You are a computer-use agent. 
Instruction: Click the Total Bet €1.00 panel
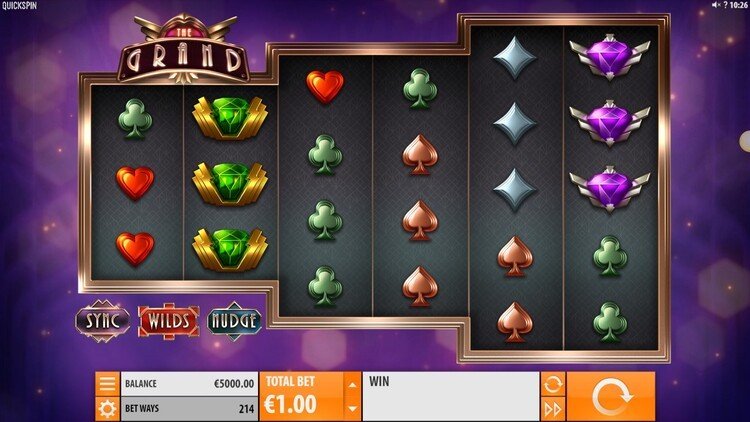[x=300, y=396]
